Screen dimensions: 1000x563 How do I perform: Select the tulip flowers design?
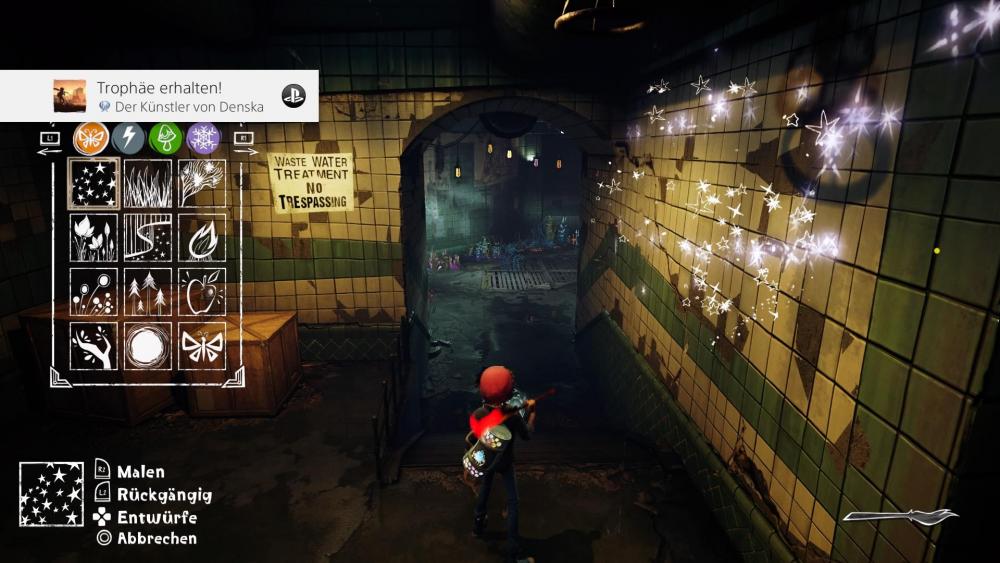94,238
